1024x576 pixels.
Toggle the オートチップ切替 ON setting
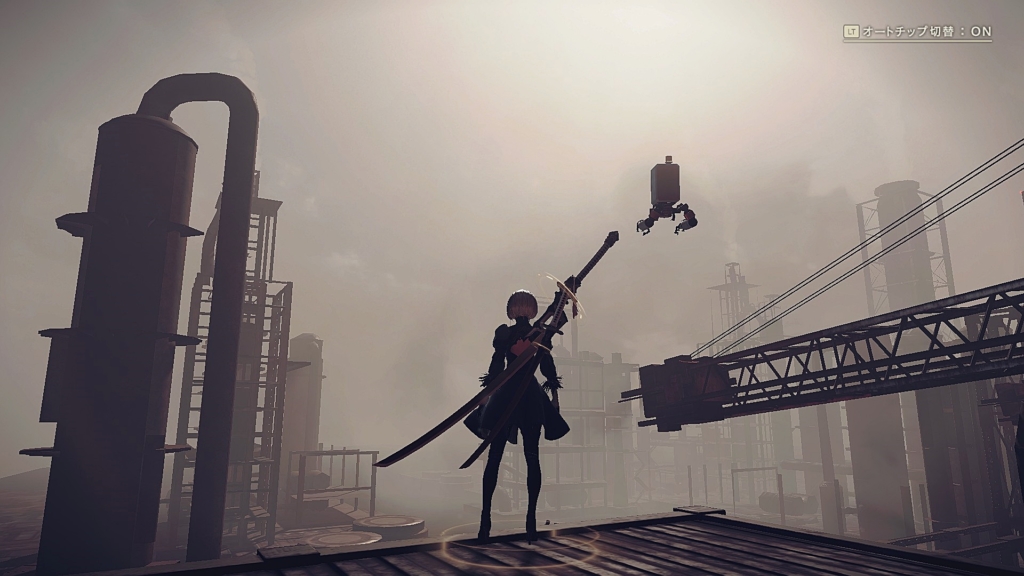tap(917, 31)
